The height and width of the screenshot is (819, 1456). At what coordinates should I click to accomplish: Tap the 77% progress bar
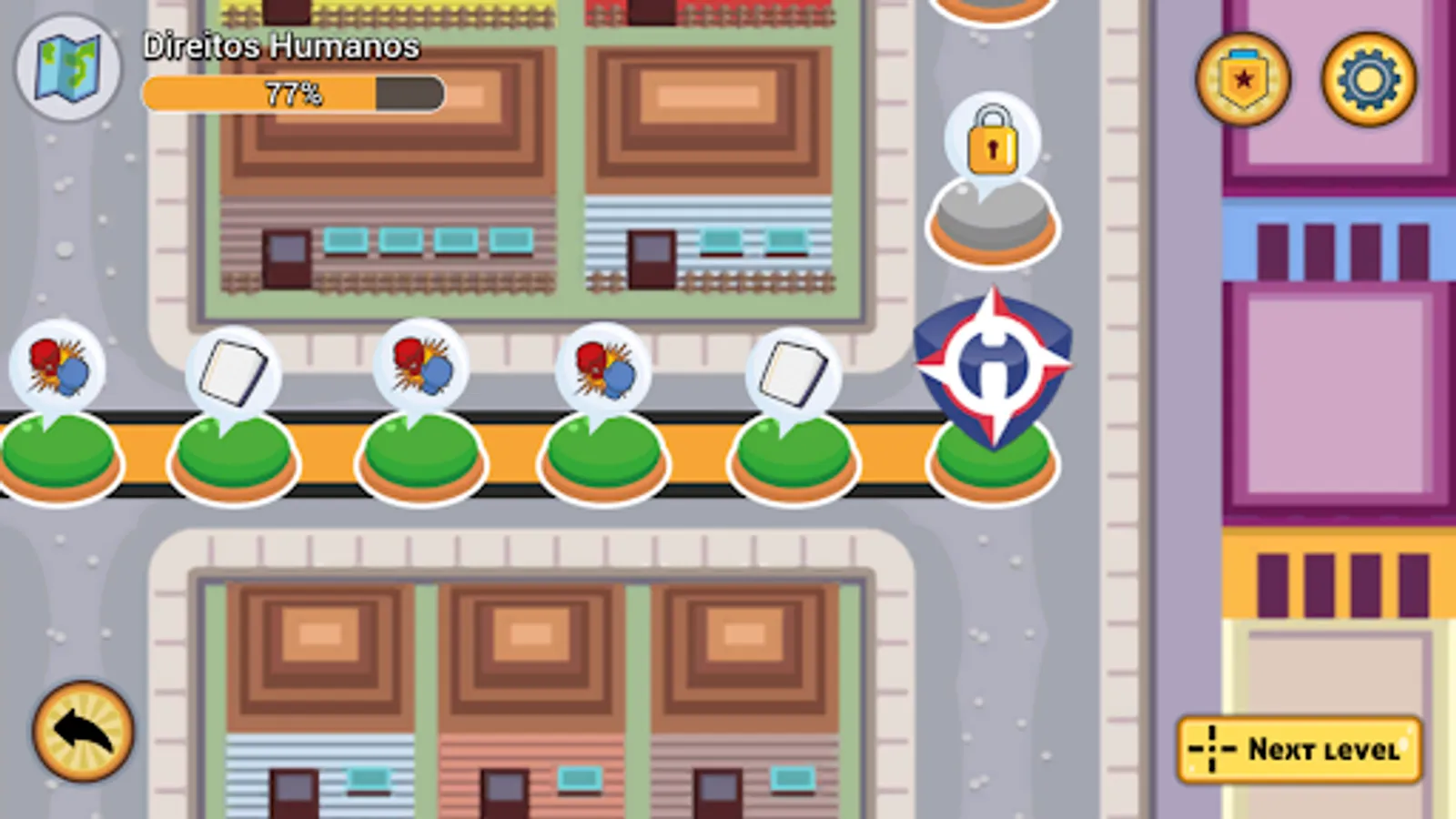point(291,91)
